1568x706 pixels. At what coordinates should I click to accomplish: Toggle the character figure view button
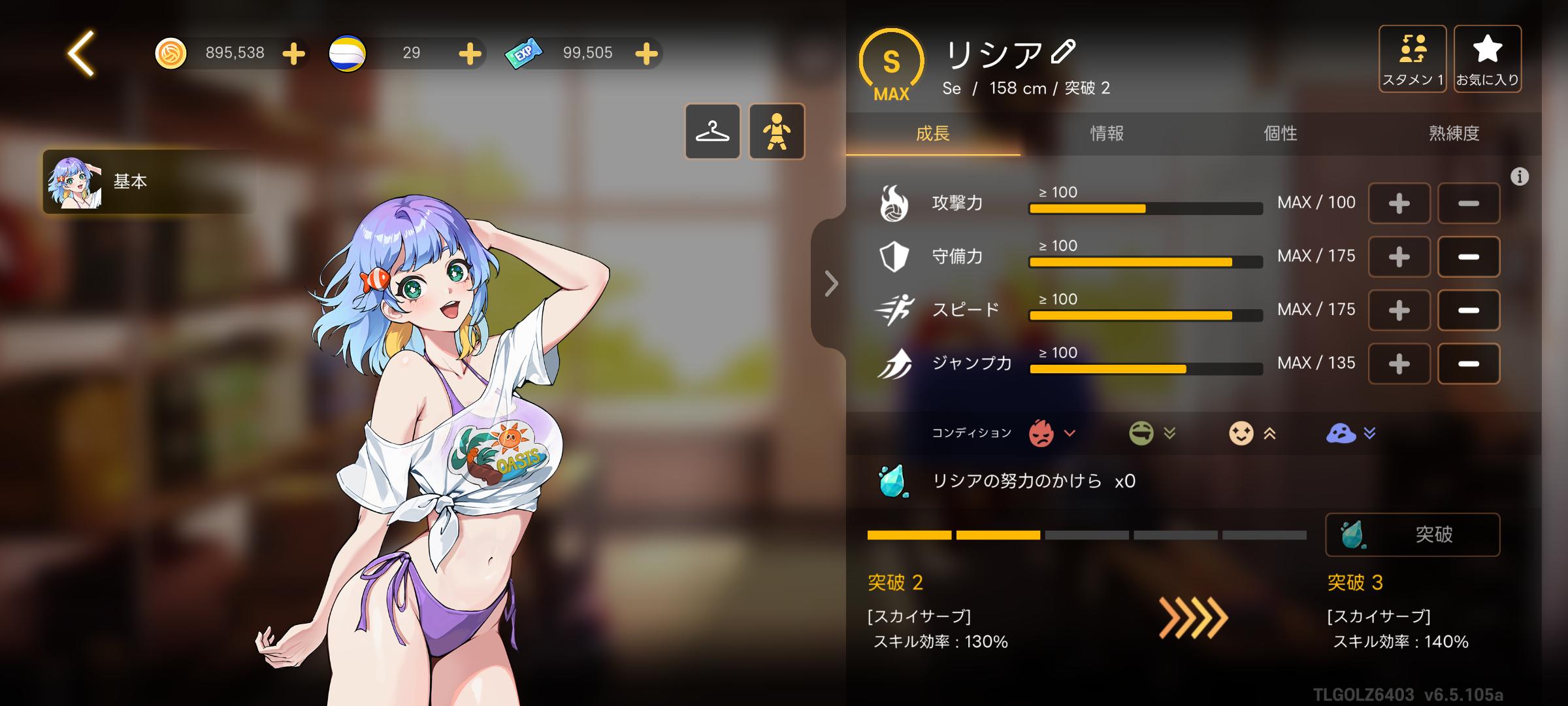[777, 131]
